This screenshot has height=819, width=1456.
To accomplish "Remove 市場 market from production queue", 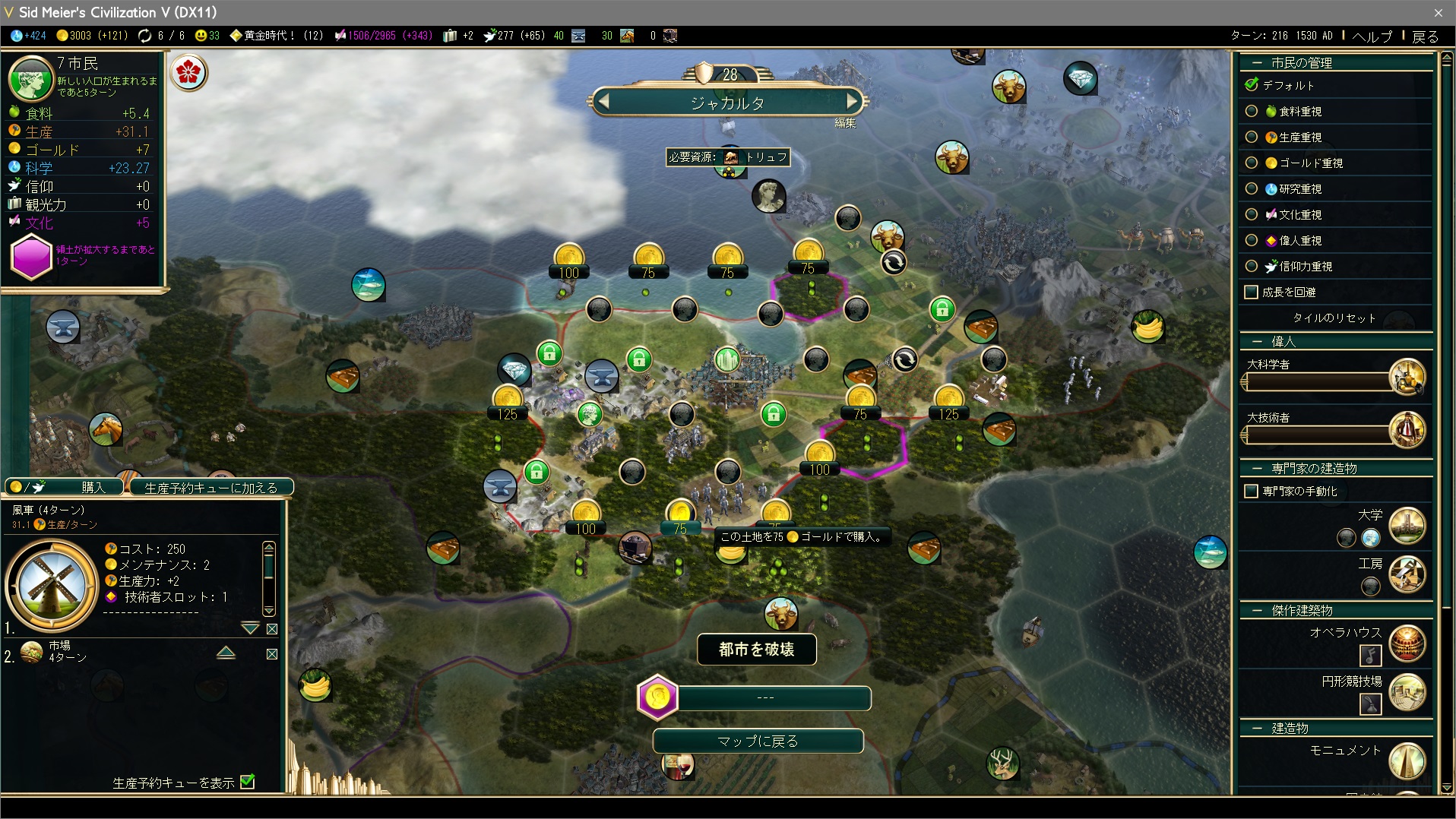I will (272, 654).
